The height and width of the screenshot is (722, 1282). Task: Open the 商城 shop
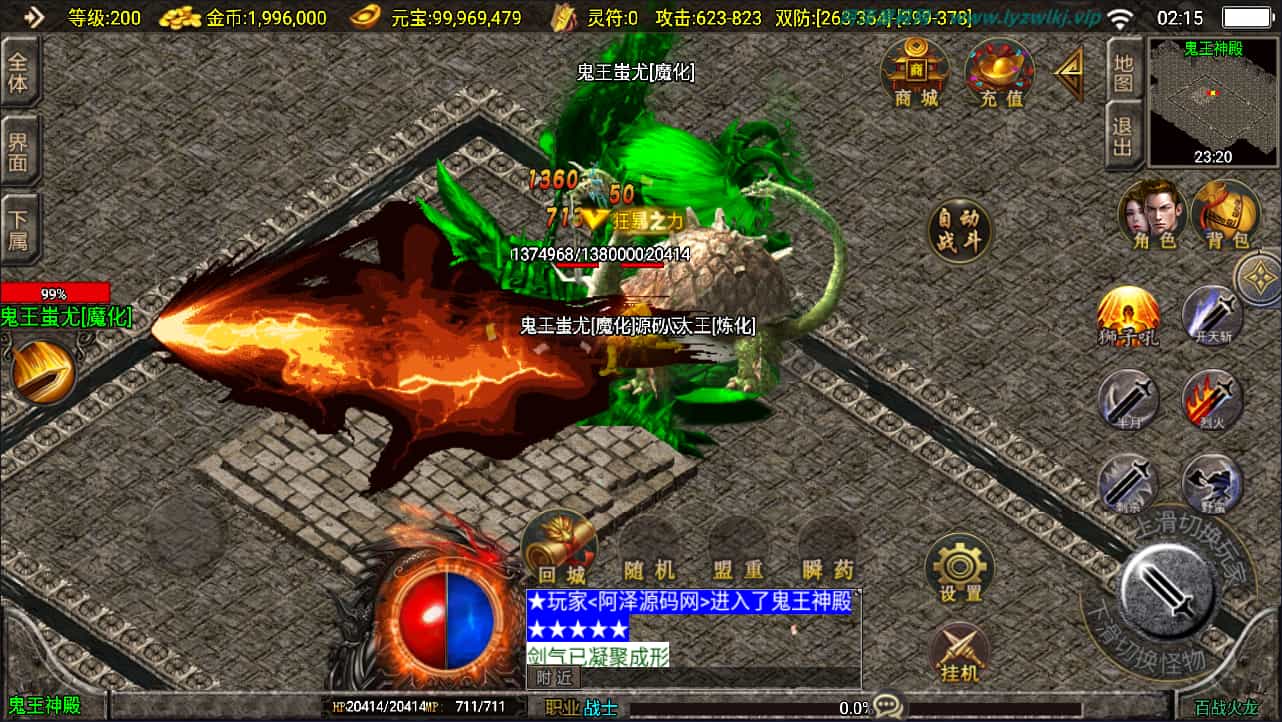(915, 72)
